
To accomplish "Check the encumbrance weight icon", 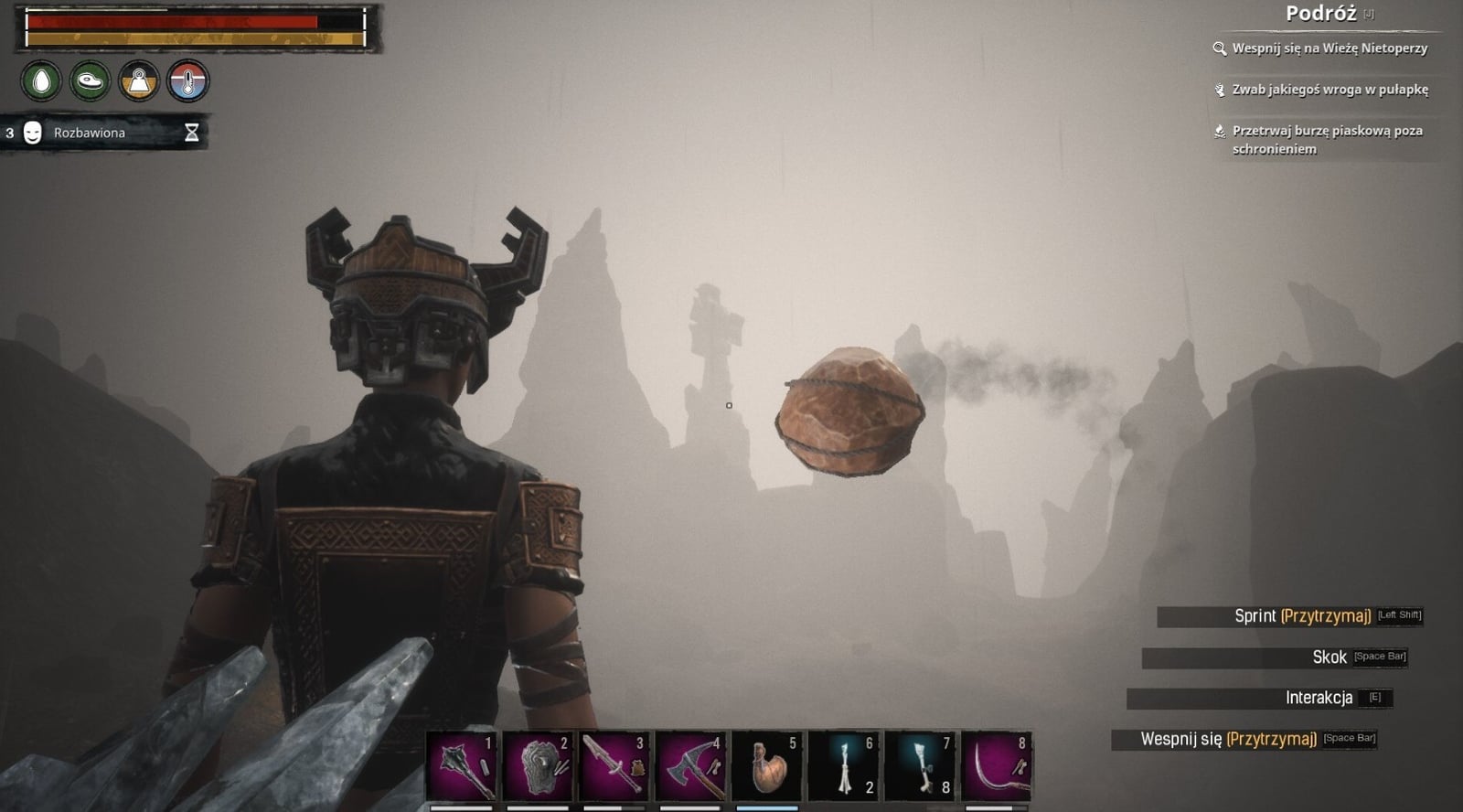I will pos(139,81).
